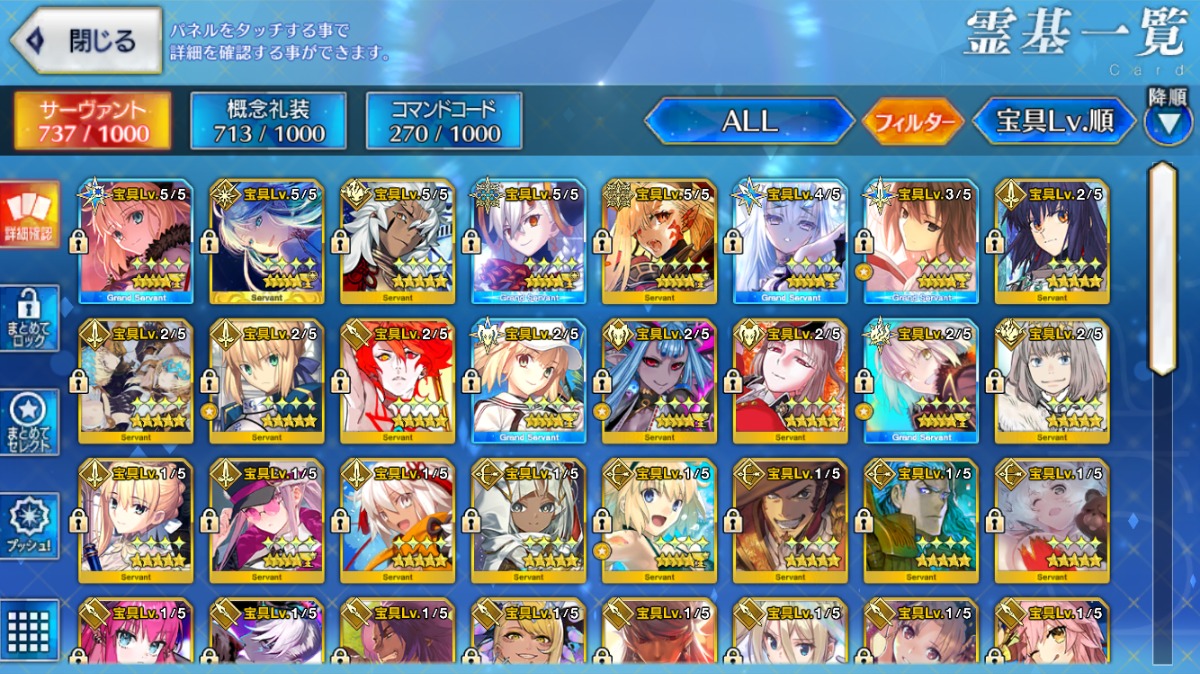The height and width of the screenshot is (674, 1200).
Task: Select the ALL class selector
Action: pos(750,122)
